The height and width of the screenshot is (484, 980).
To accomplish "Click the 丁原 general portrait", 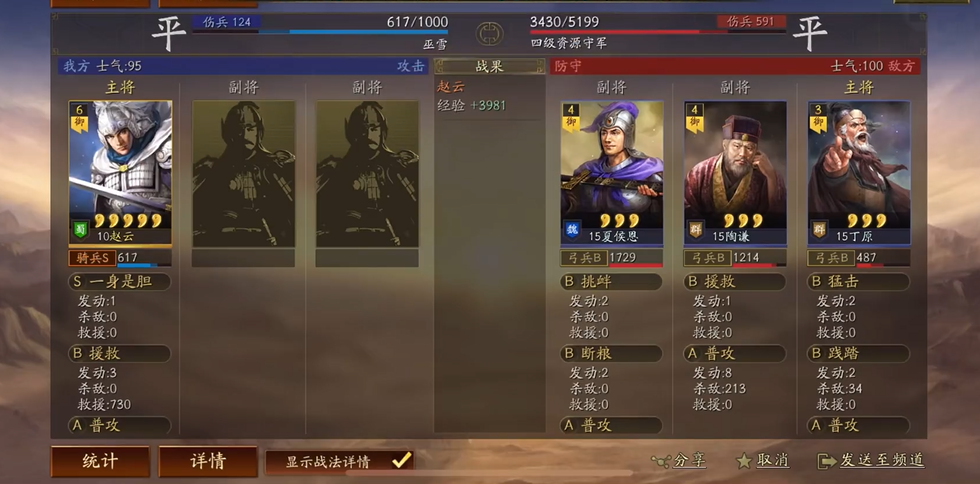I will 859,172.
